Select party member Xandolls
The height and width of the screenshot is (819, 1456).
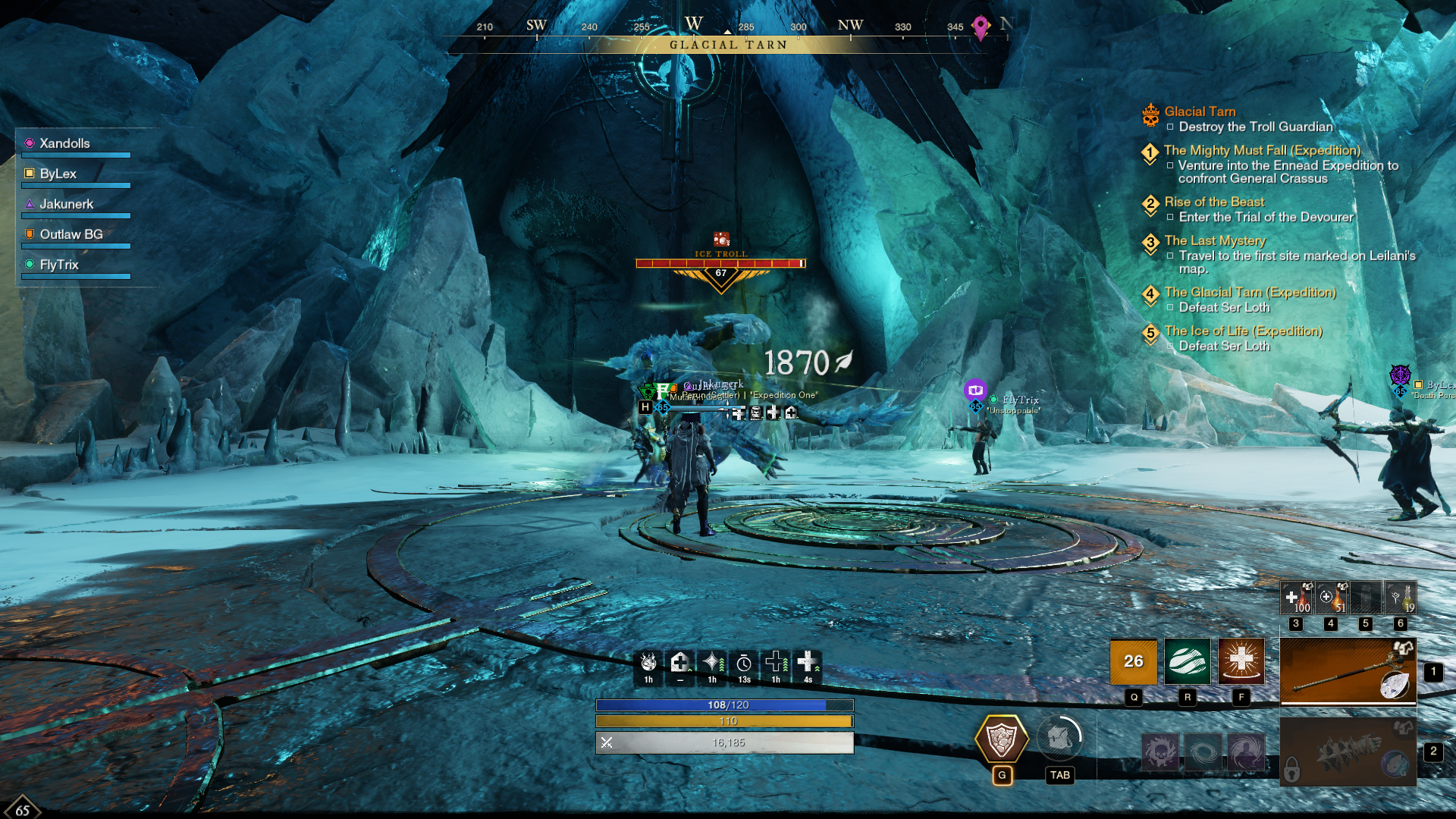tap(64, 143)
